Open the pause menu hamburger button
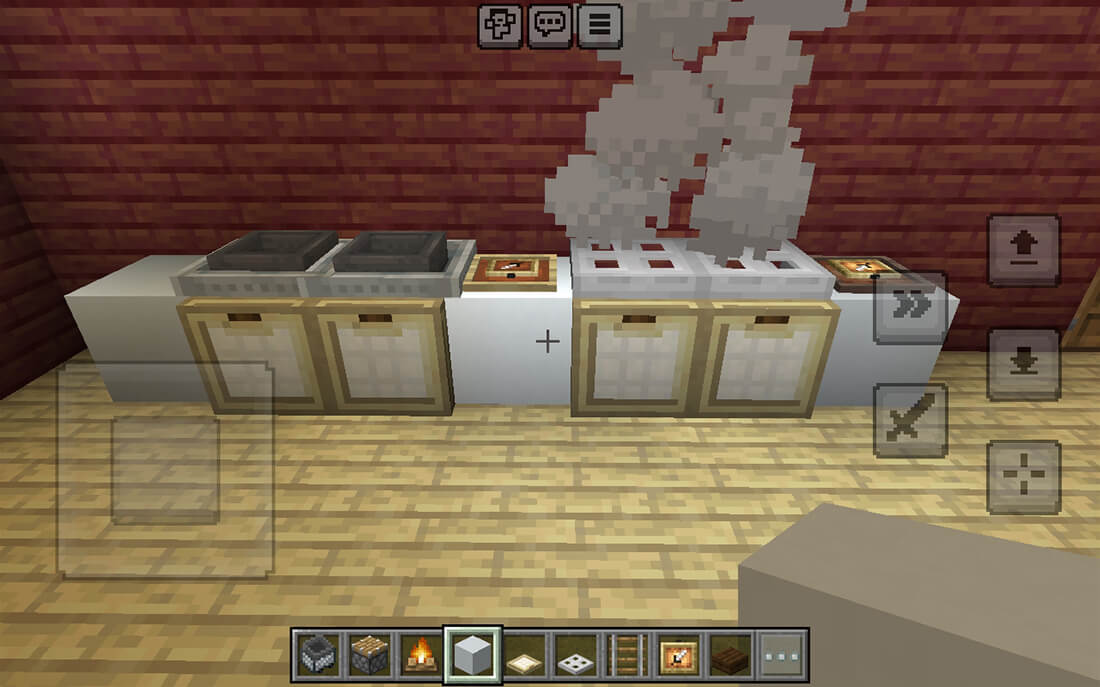The image size is (1100, 687). pyautogui.click(x=599, y=25)
